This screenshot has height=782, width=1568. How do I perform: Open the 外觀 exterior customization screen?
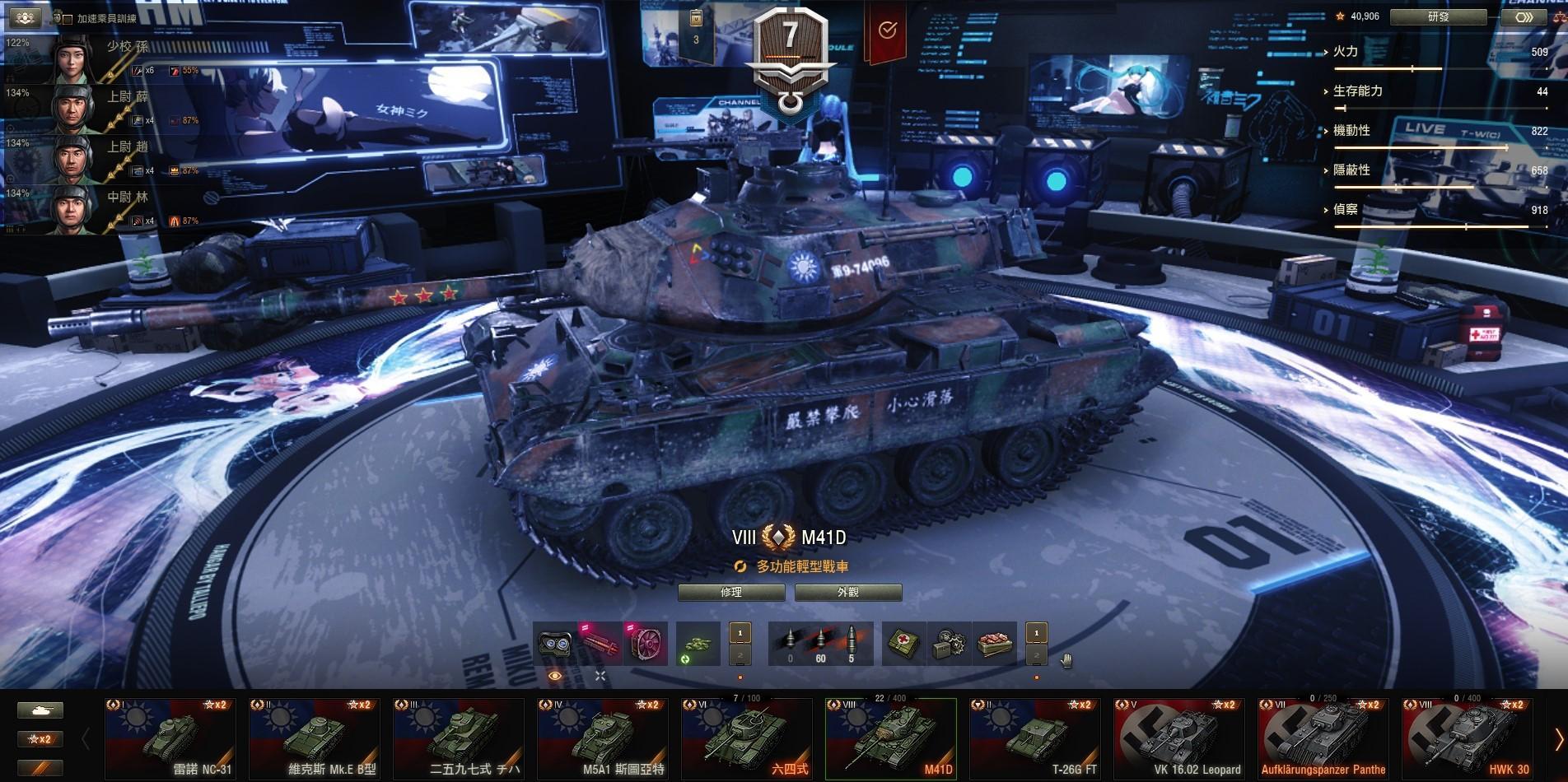pos(847,592)
